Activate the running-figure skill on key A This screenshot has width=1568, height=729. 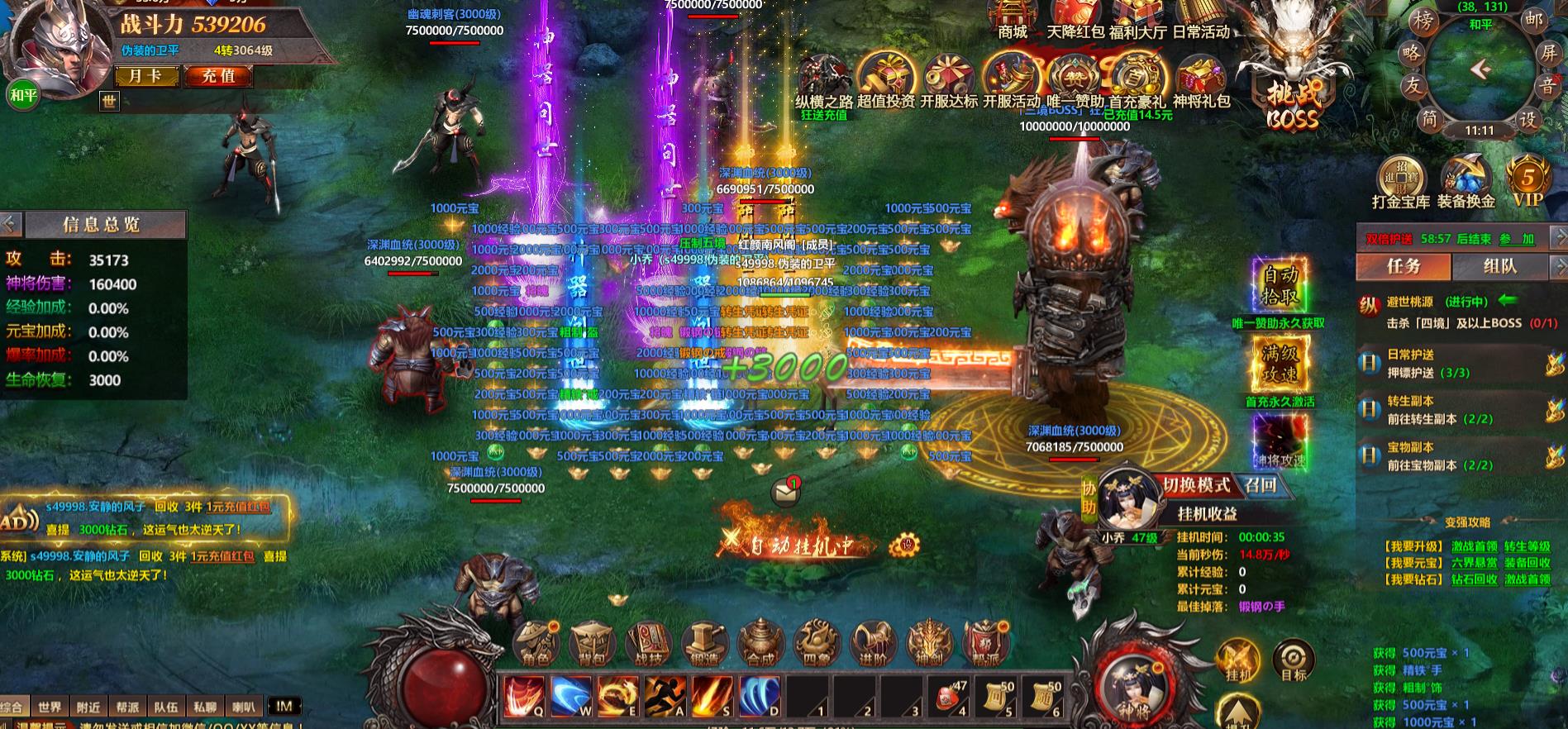pyautogui.click(x=665, y=696)
